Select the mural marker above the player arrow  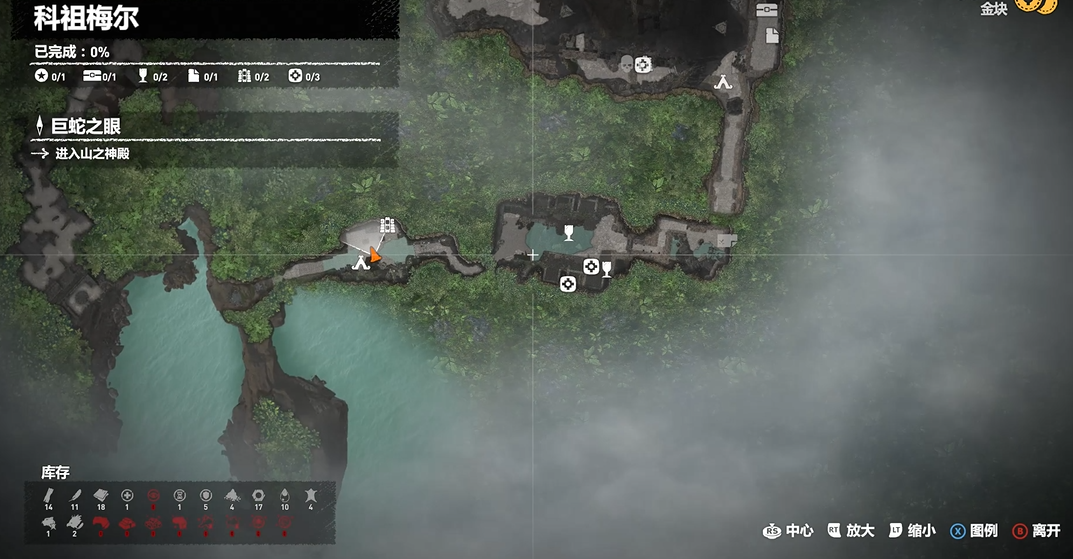pyautogui.click(x=387, y=227)
